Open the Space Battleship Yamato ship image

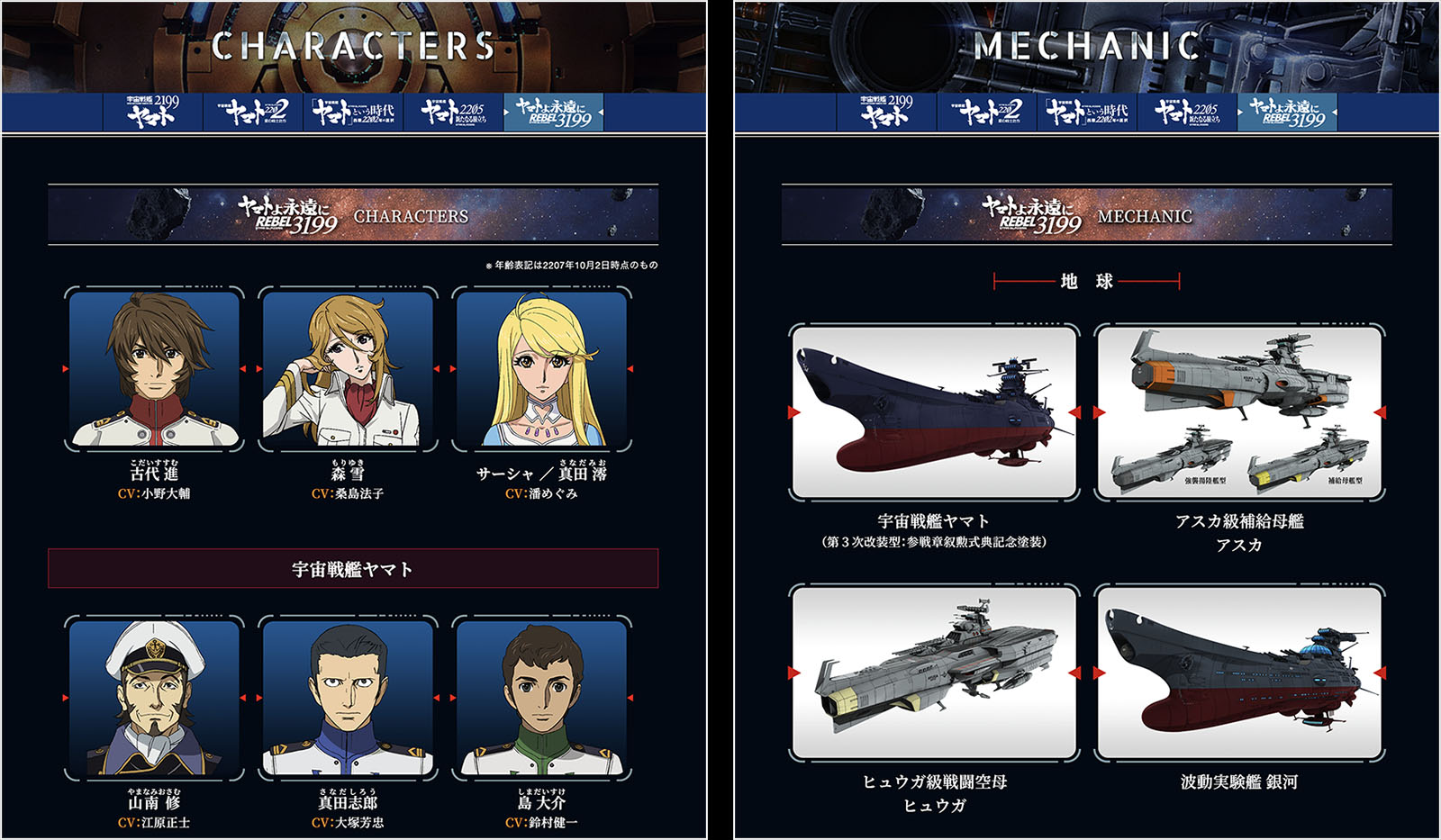tap(934, 411)
